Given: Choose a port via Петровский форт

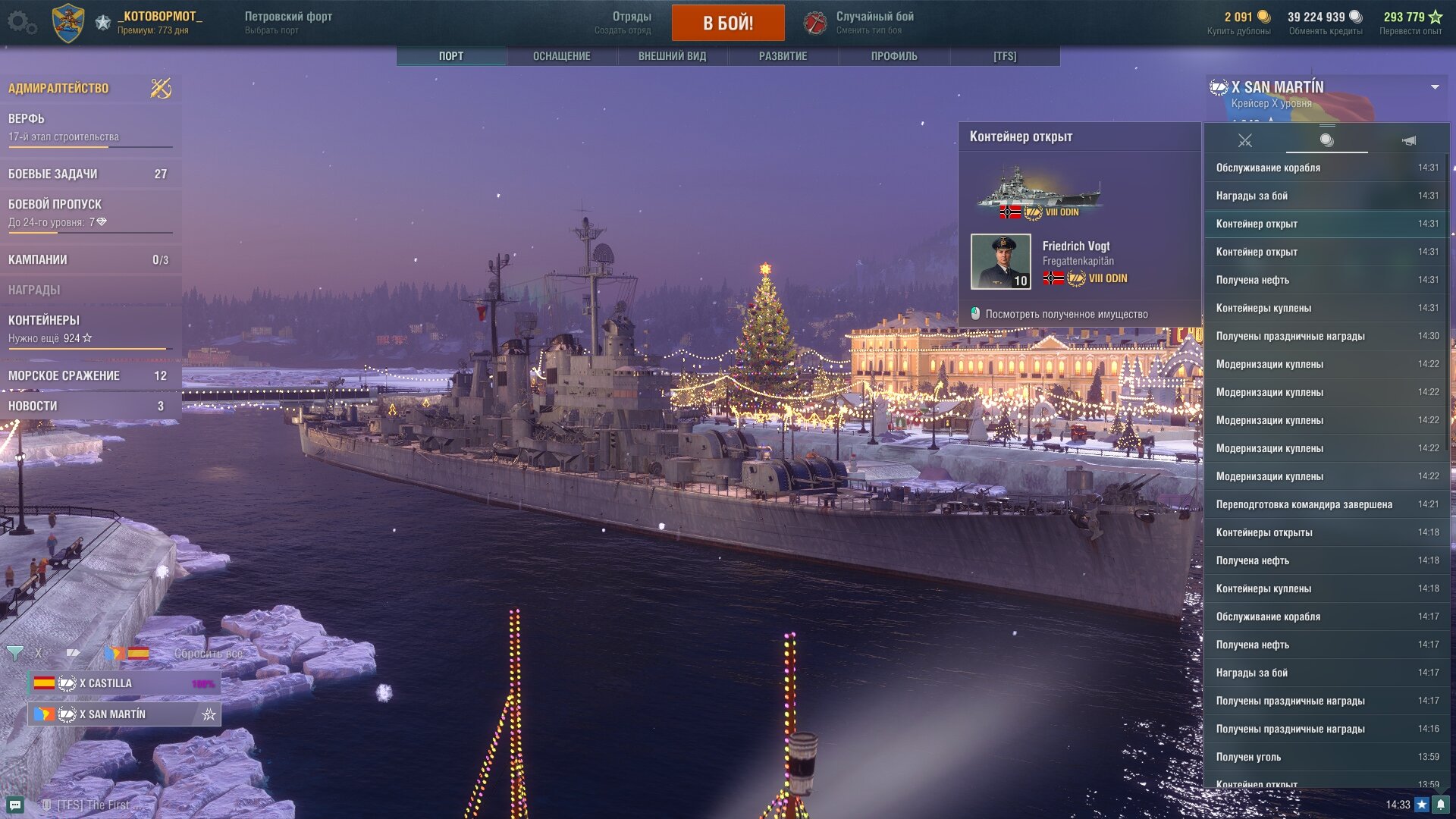Looking at the screenshot, I should point(288,23).
